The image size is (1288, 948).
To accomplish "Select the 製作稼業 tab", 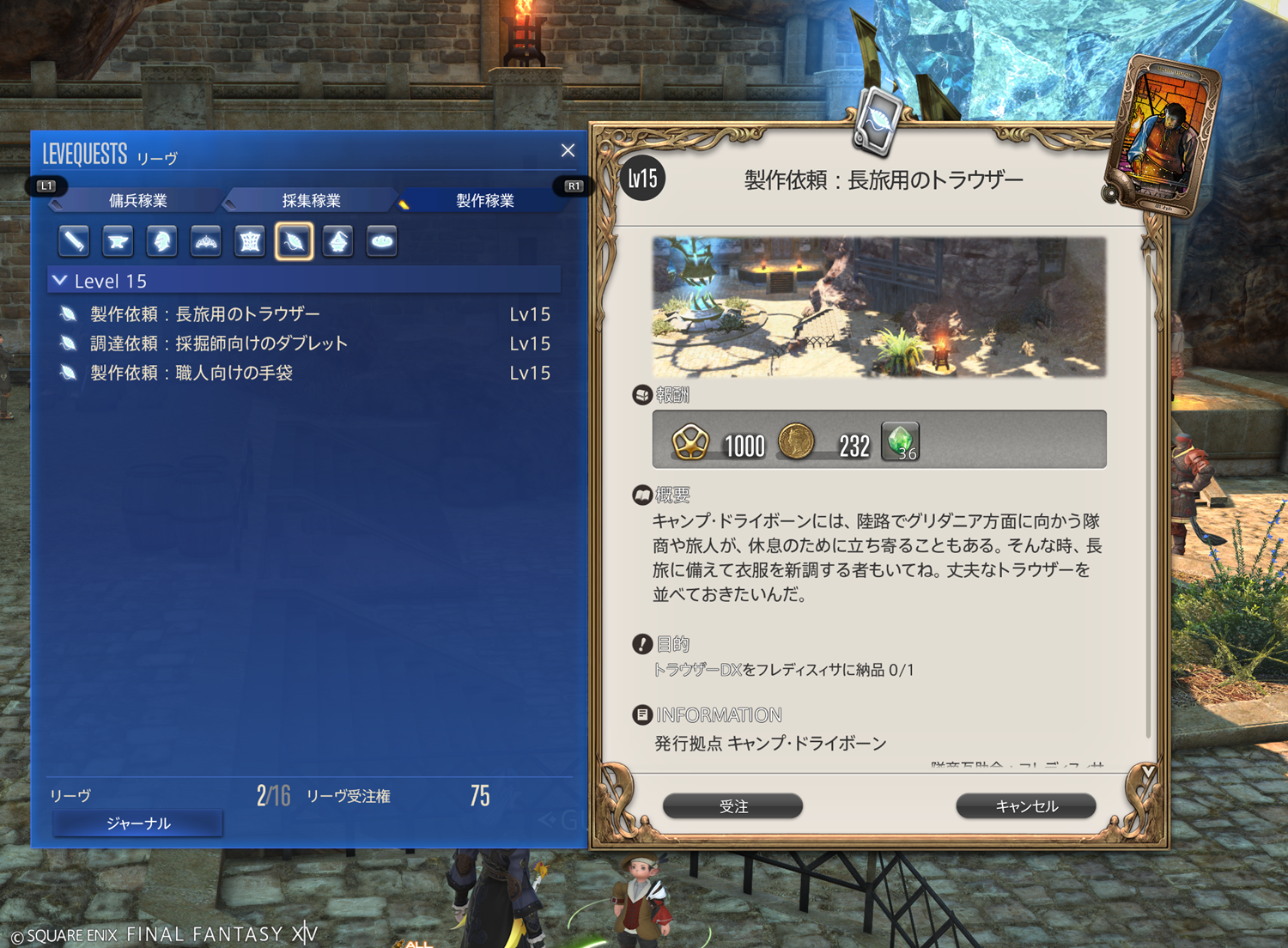I will click(484, 201).
